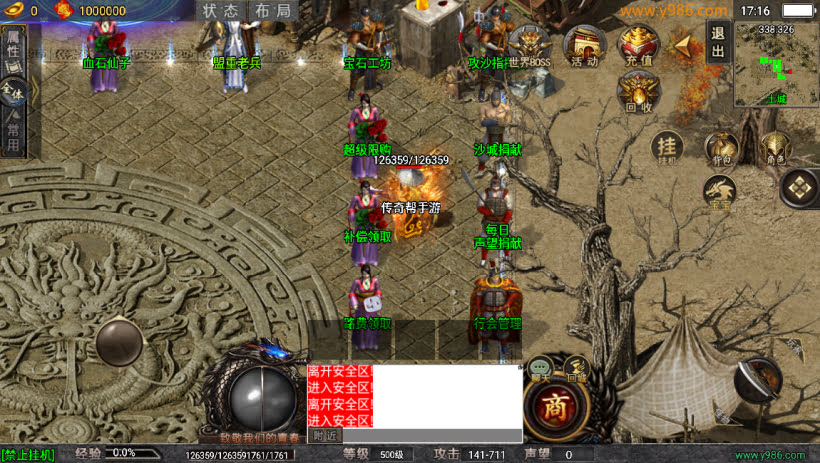Open the 充值 recharge shop
The width and height of the screenshot is (820, 463).
click(x=638, y=46)
